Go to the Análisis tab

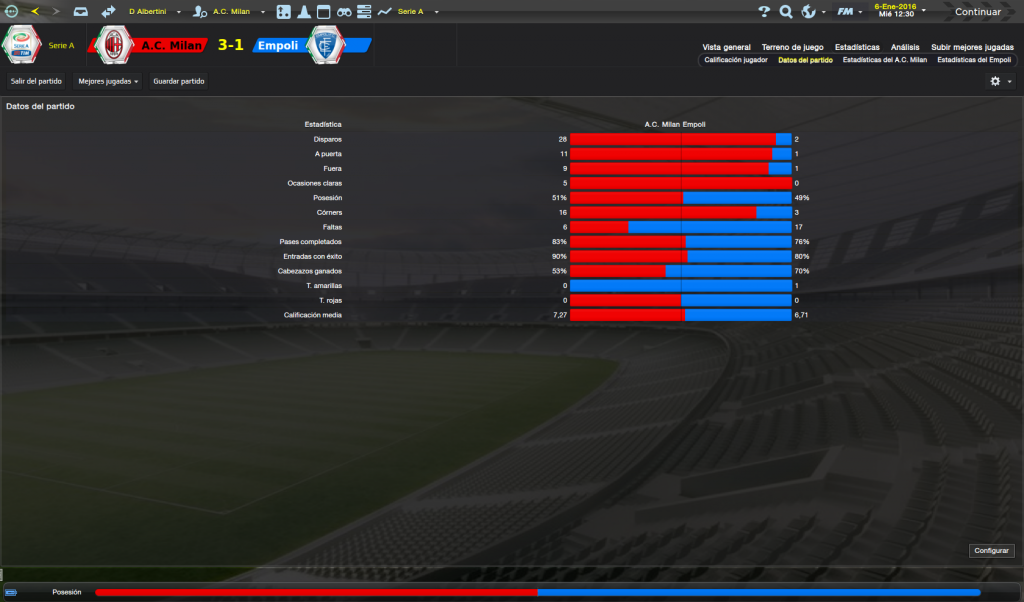905,47
